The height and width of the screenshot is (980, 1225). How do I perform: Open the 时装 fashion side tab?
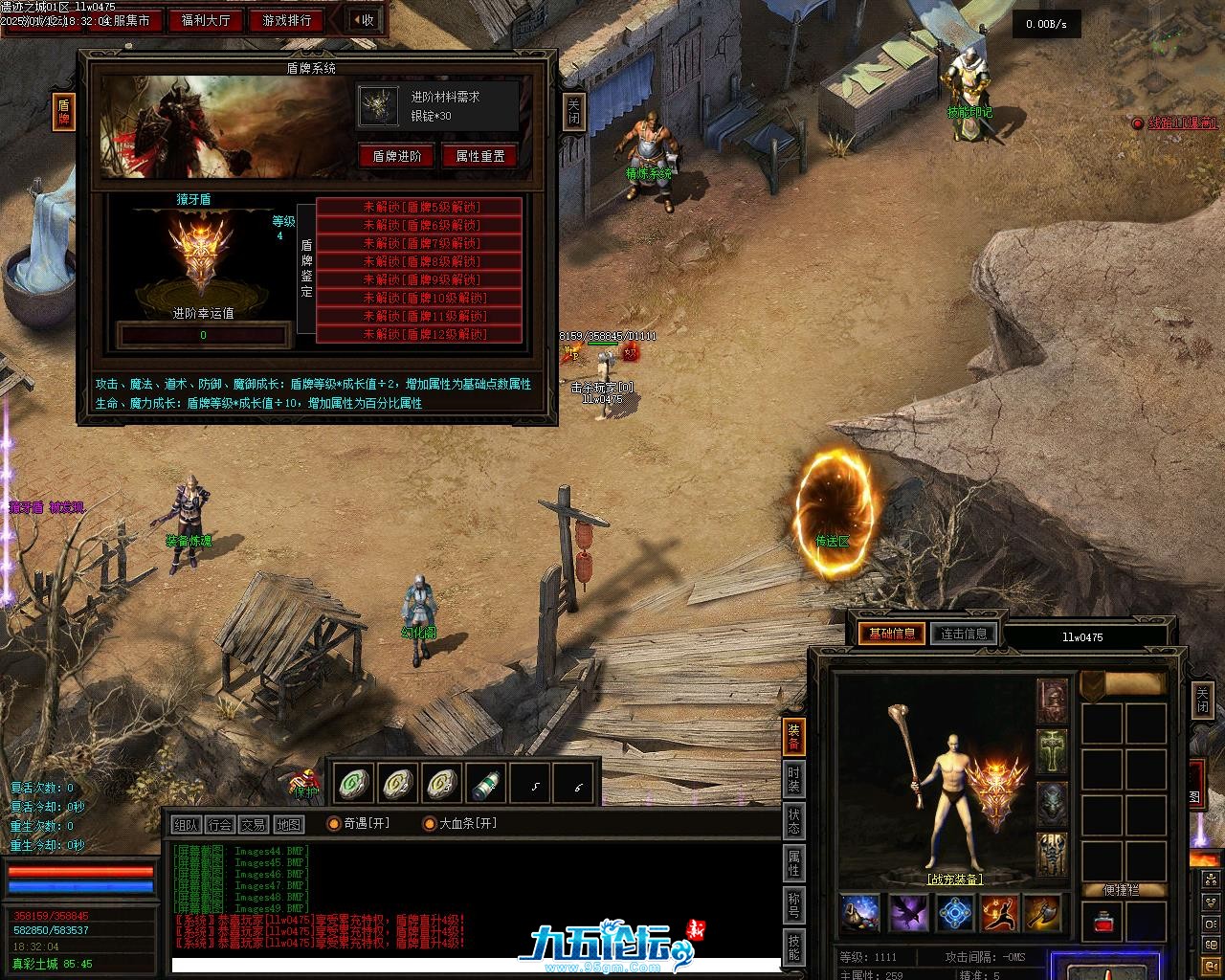click(793, 780)
